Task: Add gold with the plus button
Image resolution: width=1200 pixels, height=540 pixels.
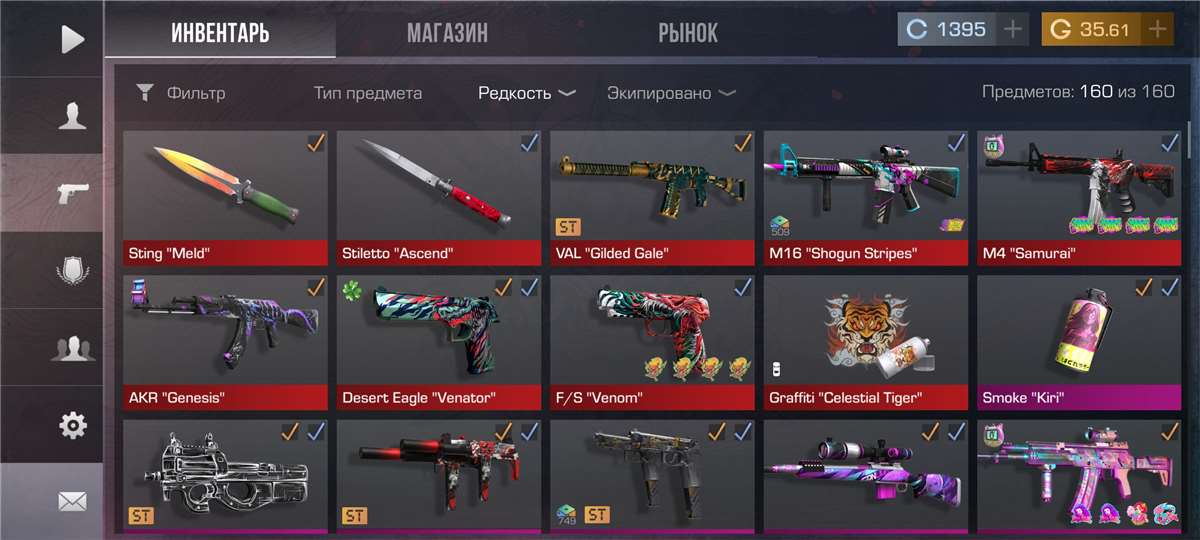Action: point(1157,30)
